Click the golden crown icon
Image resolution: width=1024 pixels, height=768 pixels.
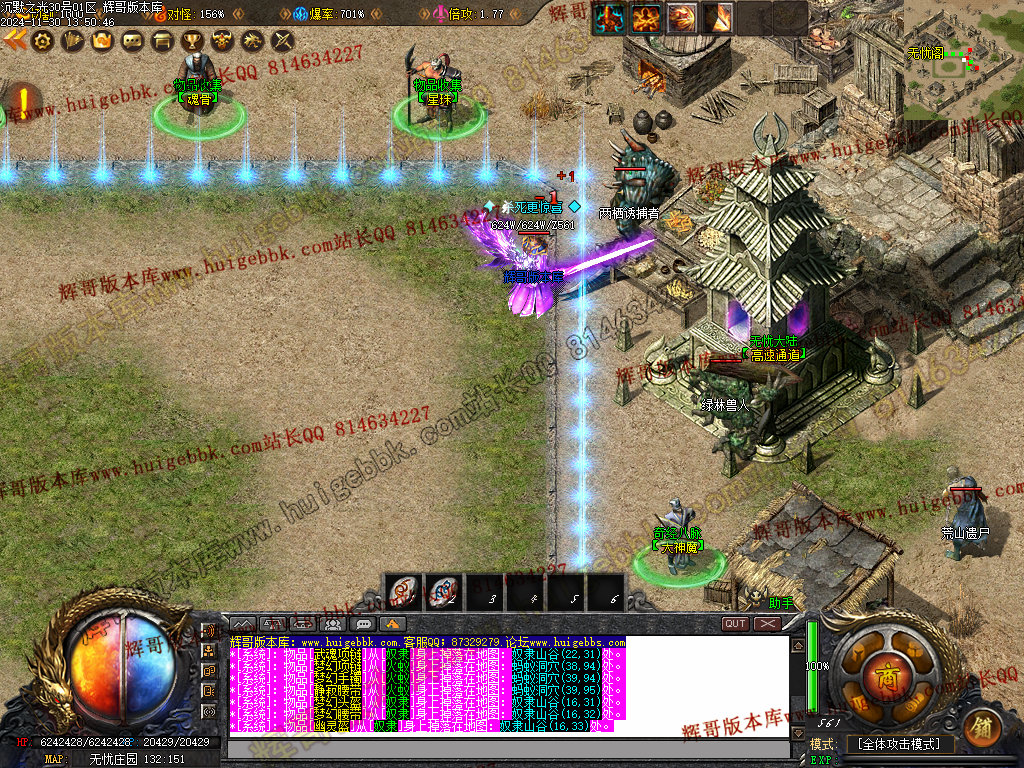[x=100, y=41]
